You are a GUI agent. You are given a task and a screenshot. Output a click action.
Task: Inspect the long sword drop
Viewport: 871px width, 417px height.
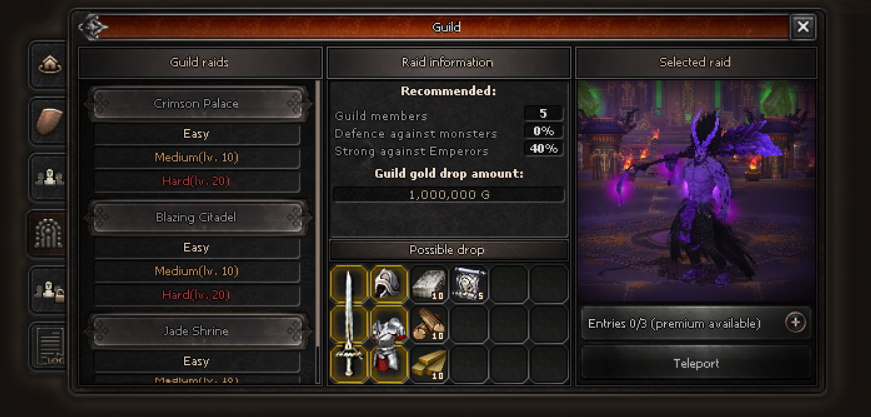(x=349, y=323)
